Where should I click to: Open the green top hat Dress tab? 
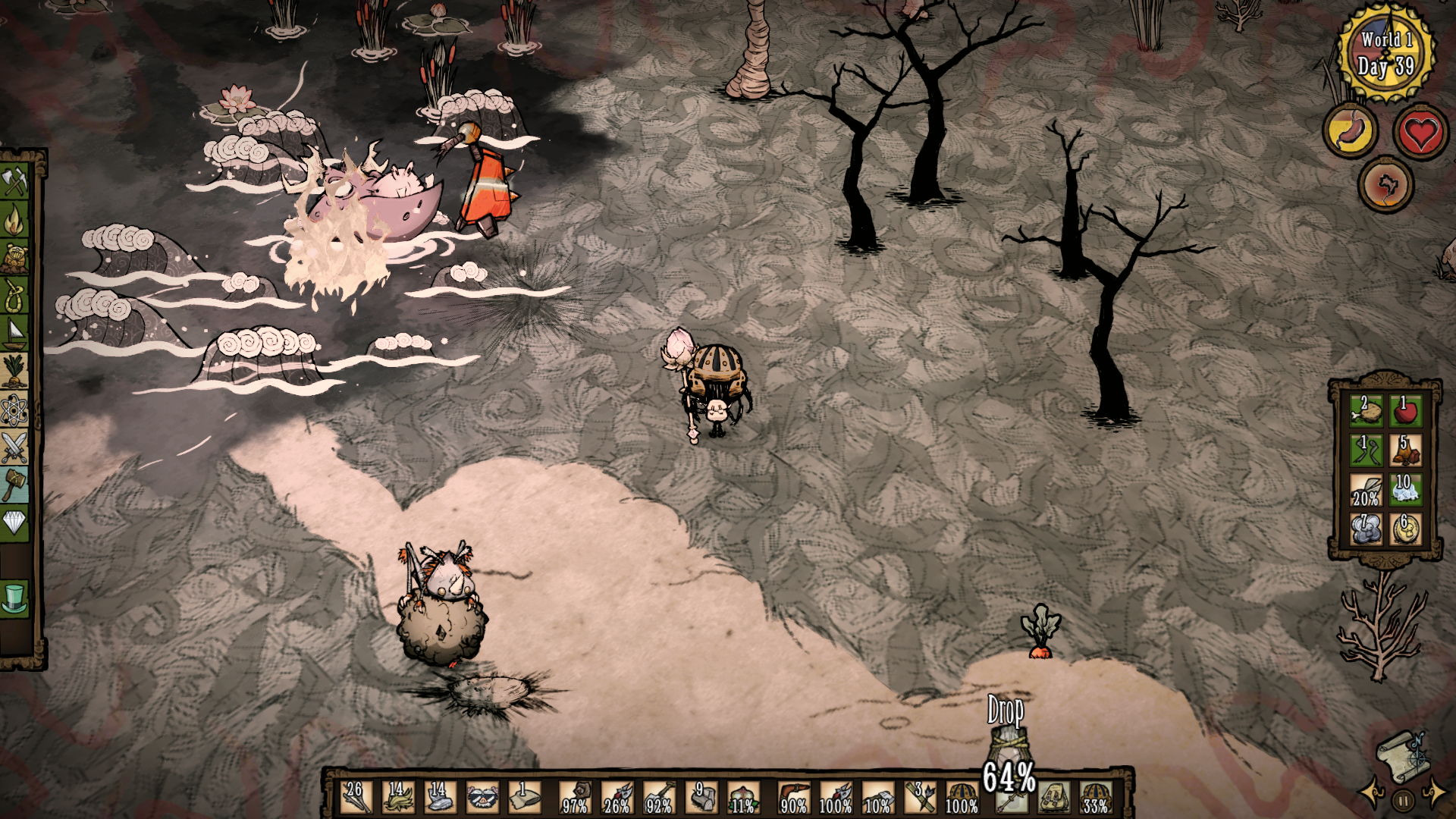[14, 598]
